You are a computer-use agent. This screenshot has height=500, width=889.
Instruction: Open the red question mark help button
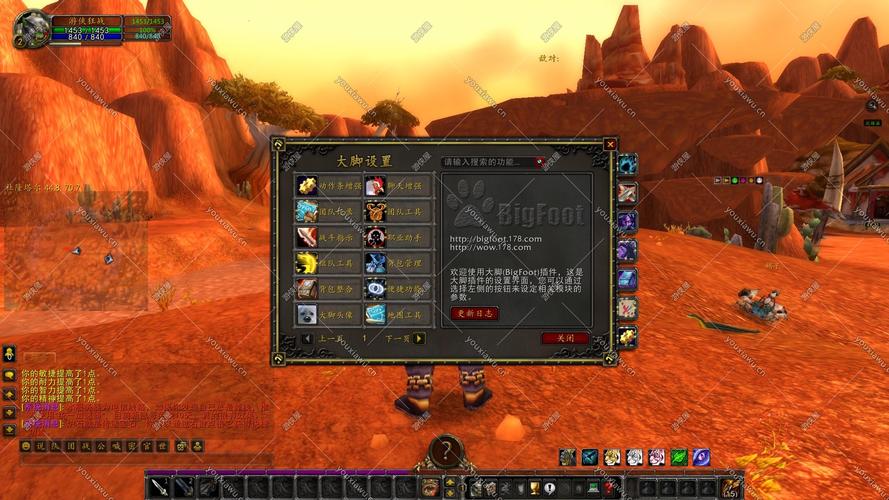607,487
